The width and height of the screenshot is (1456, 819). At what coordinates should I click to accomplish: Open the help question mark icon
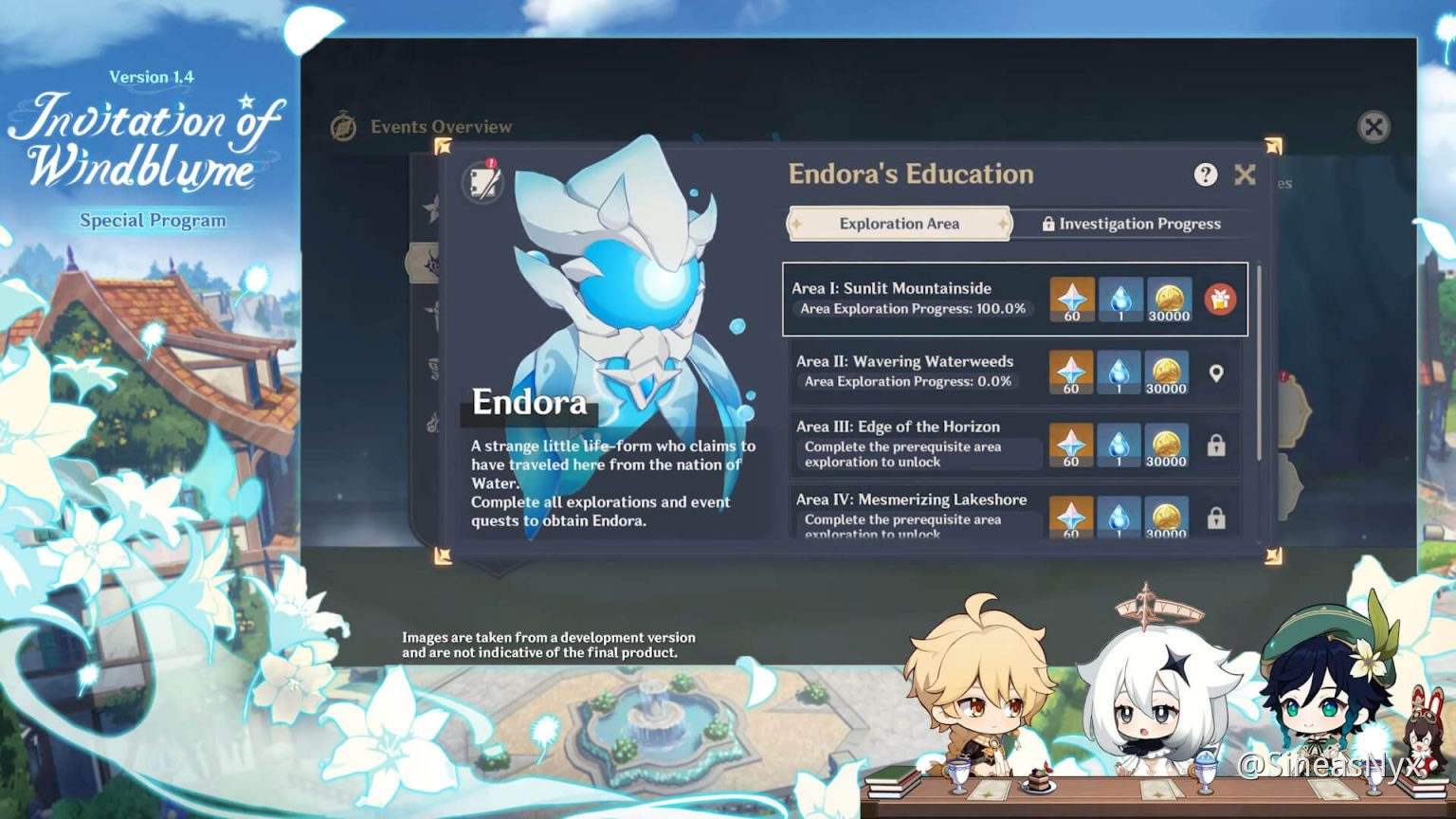tap(1205, 174)
